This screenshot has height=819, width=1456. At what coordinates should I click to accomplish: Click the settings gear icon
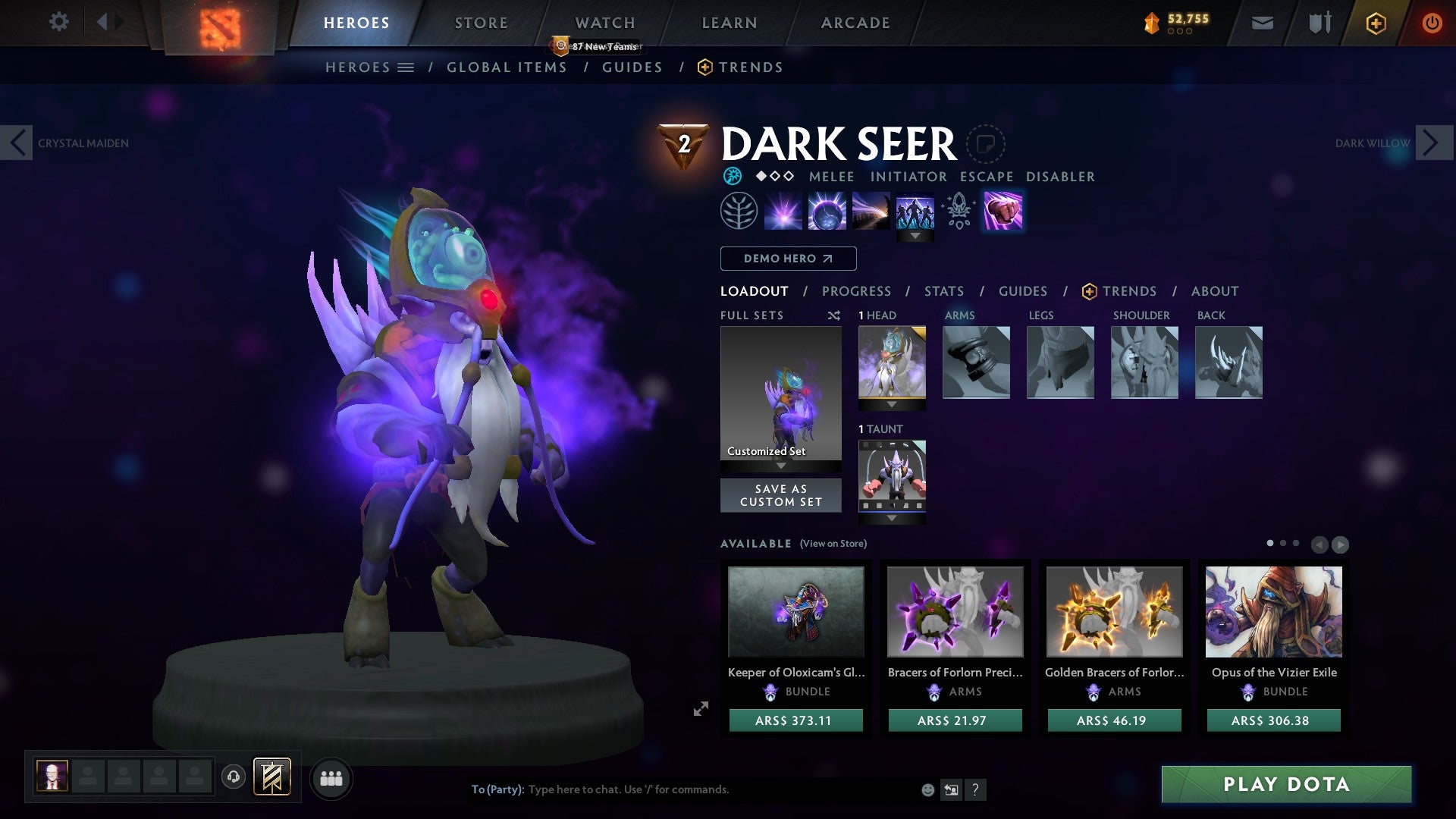(x=58, y=22)
